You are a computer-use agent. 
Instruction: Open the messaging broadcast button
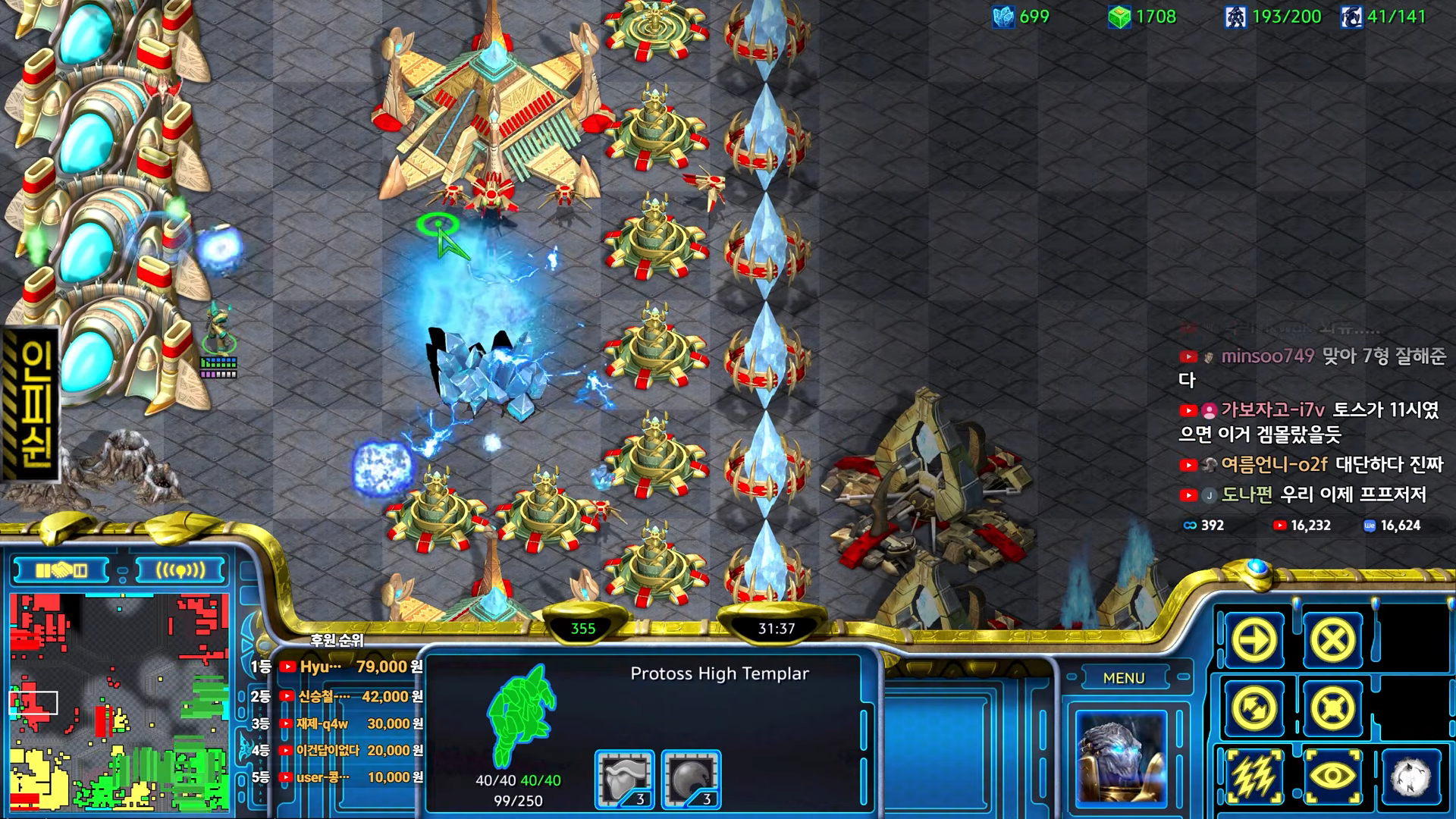(x=180, y=570)
